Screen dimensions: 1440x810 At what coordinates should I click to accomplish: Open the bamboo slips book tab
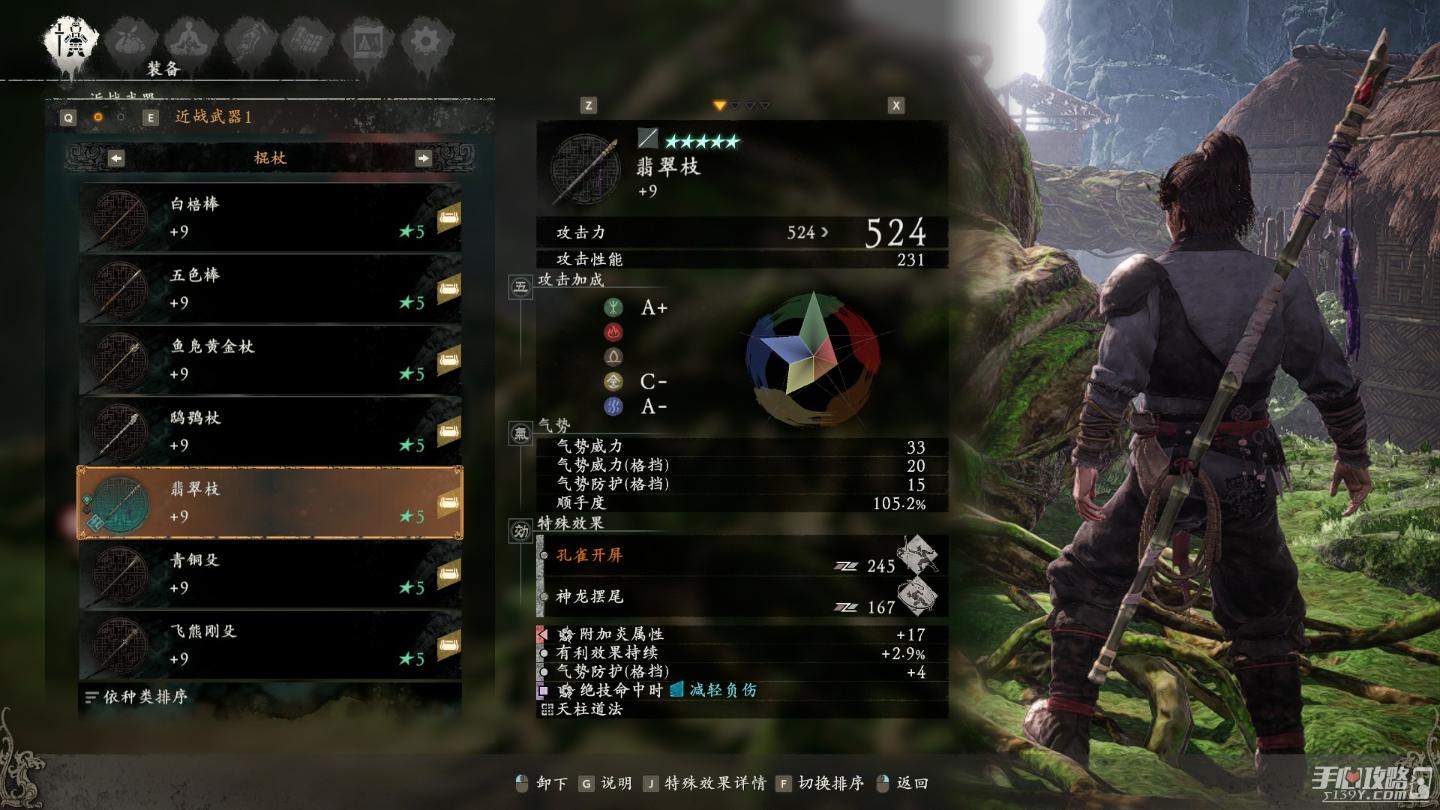[307, 42]
